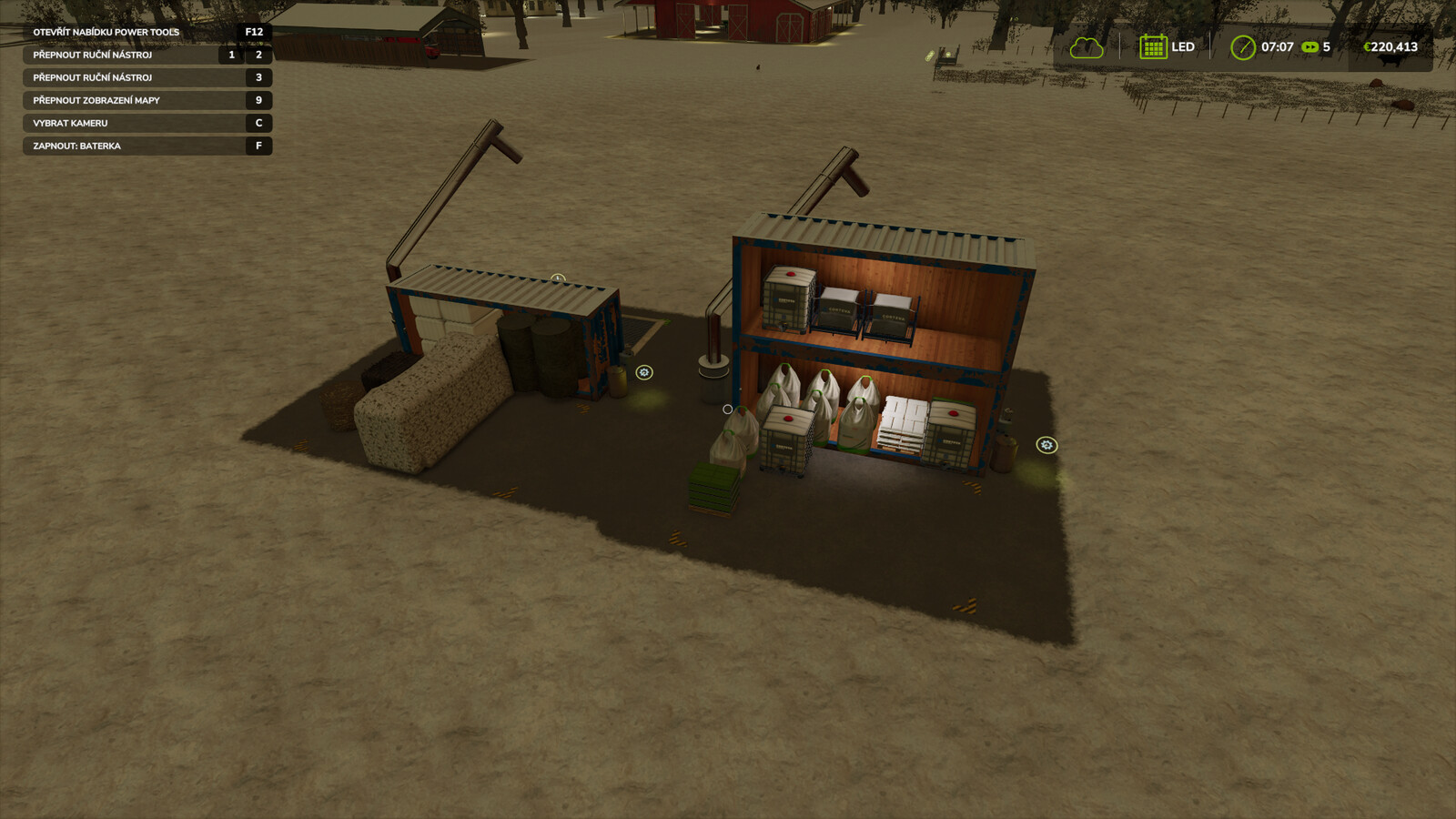Click the white circle marker near the big bags
1456x819 pixels.
point(726,408)
